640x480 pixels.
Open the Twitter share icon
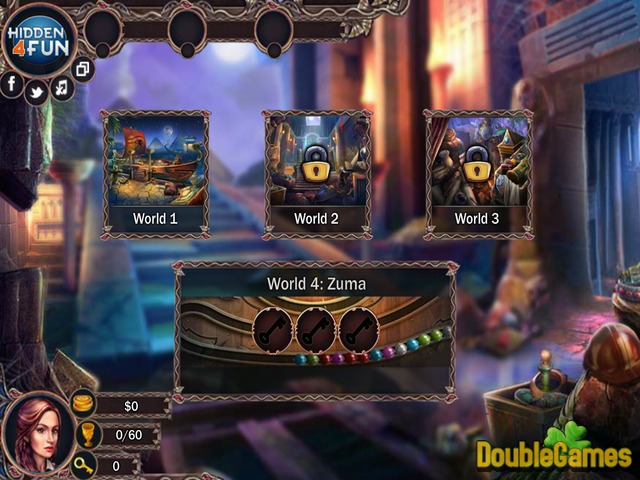(37, 91)
